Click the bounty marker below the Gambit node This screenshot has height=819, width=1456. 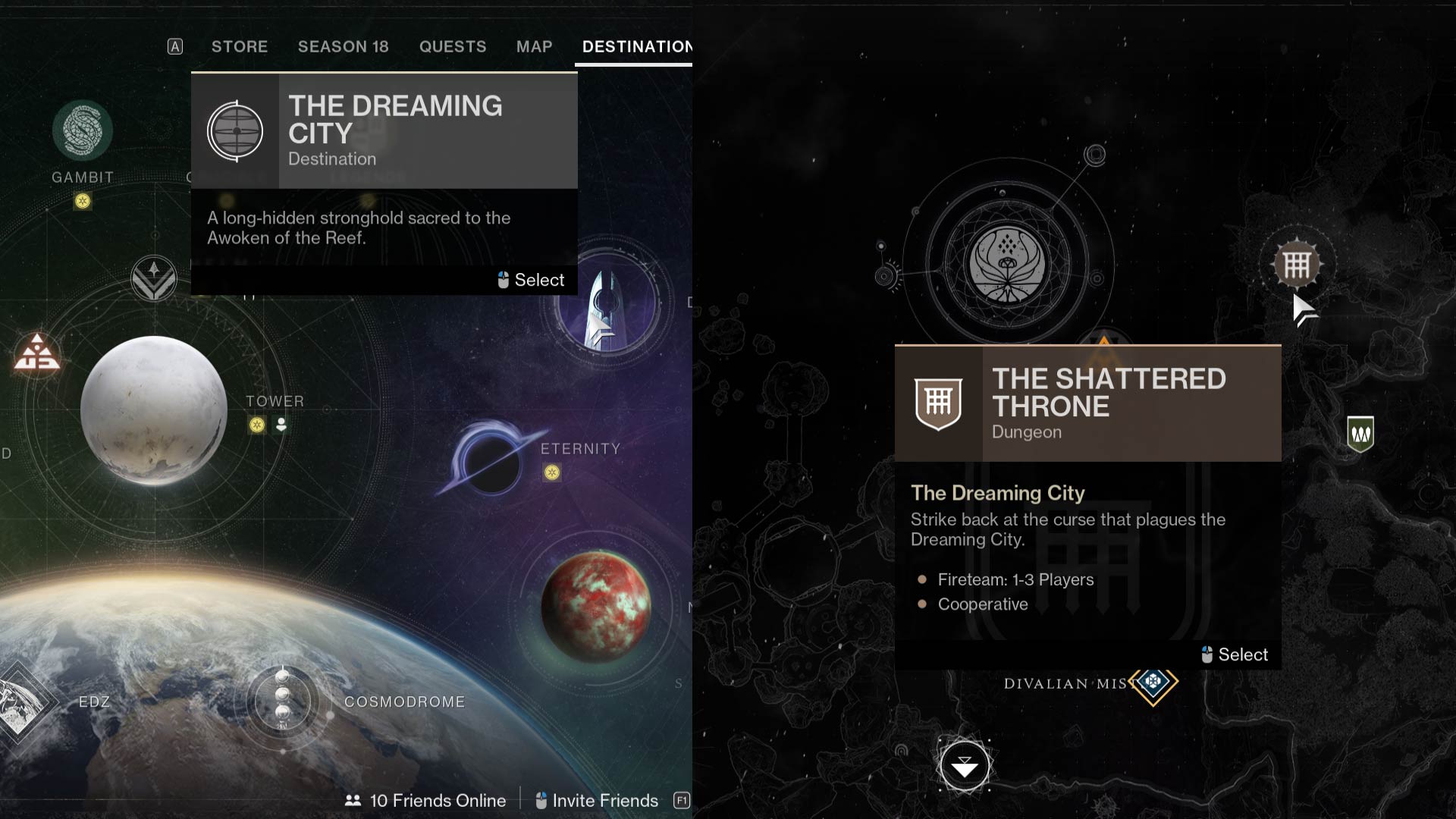click(81, 202)
